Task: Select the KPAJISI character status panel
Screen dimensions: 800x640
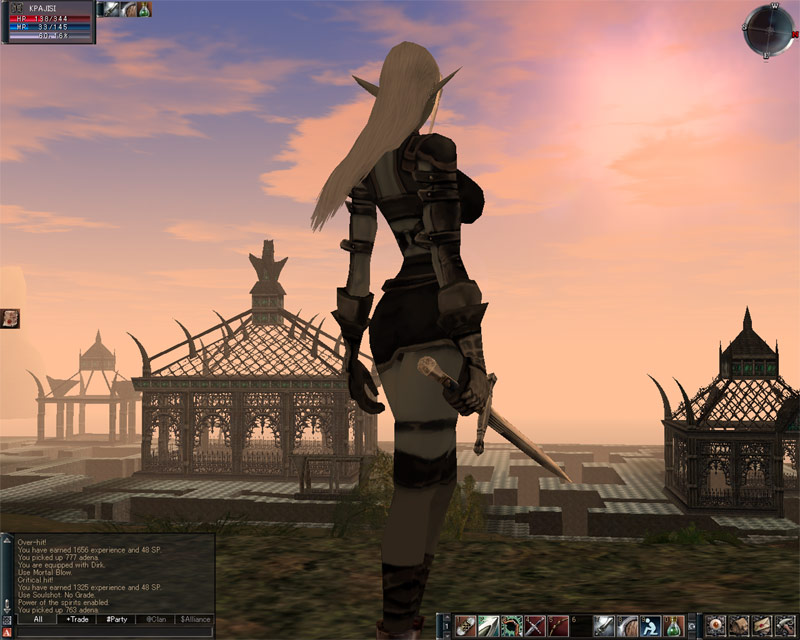Action: (50, 22)
